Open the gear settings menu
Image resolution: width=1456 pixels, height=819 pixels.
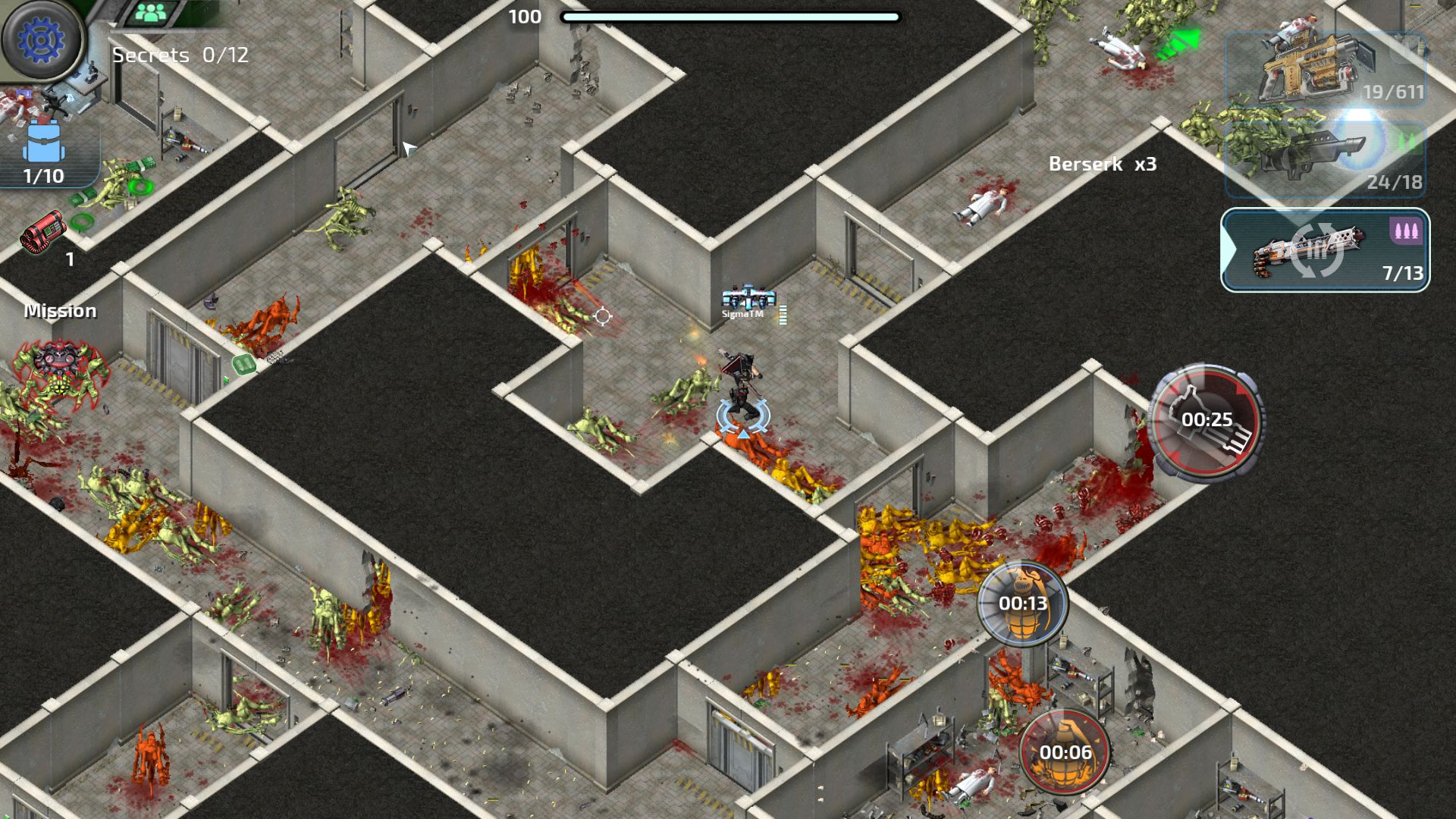click(x=42, y=39)
